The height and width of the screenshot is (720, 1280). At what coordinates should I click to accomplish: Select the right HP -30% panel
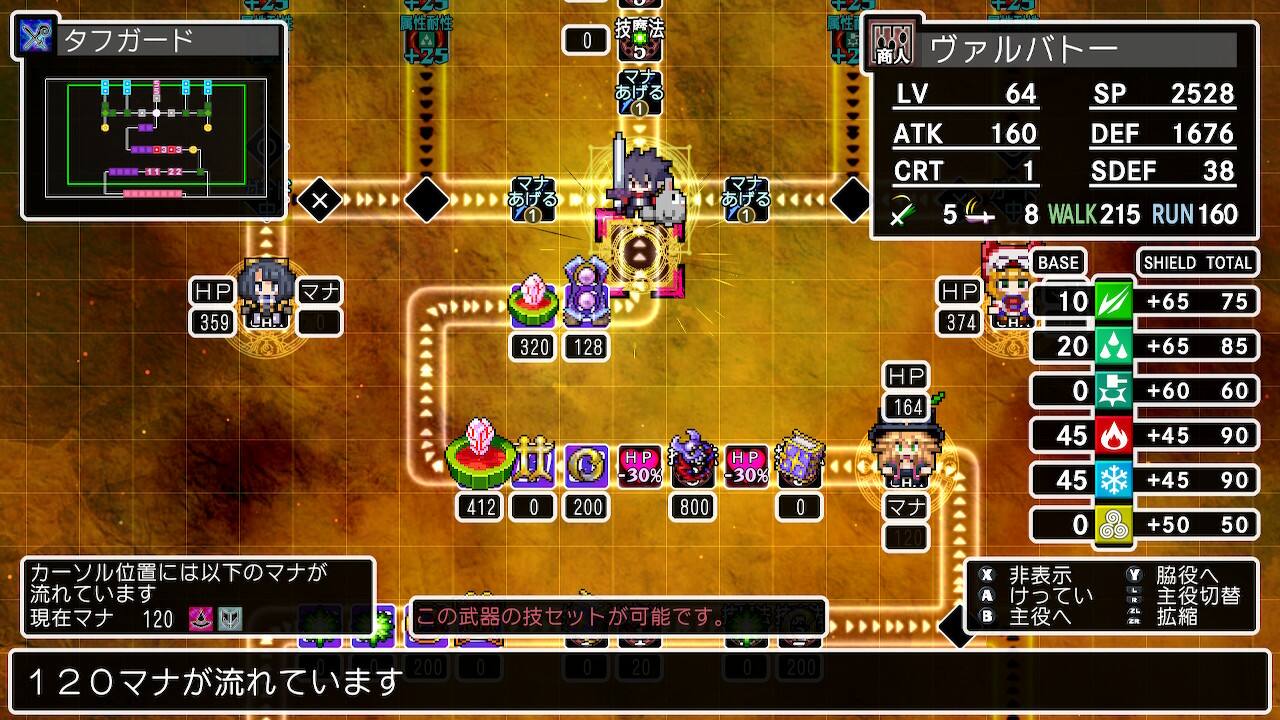(x=746, y=466)
